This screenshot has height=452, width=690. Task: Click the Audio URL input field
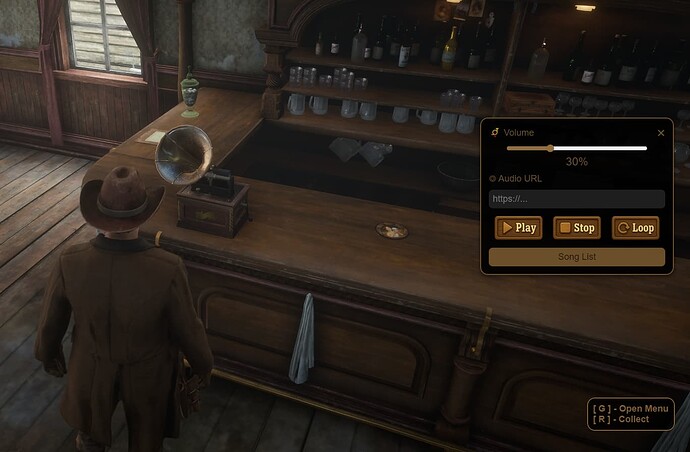click(x=576, y=199)
